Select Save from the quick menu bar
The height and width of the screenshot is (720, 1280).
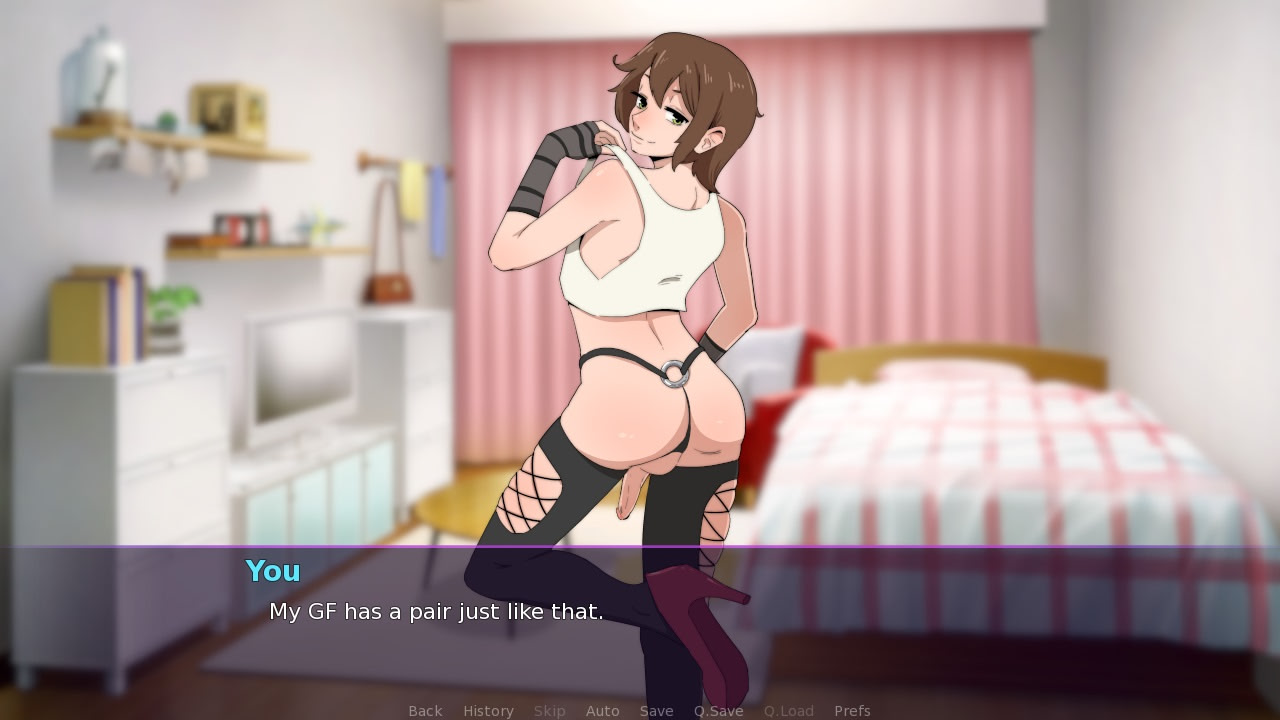656,710
